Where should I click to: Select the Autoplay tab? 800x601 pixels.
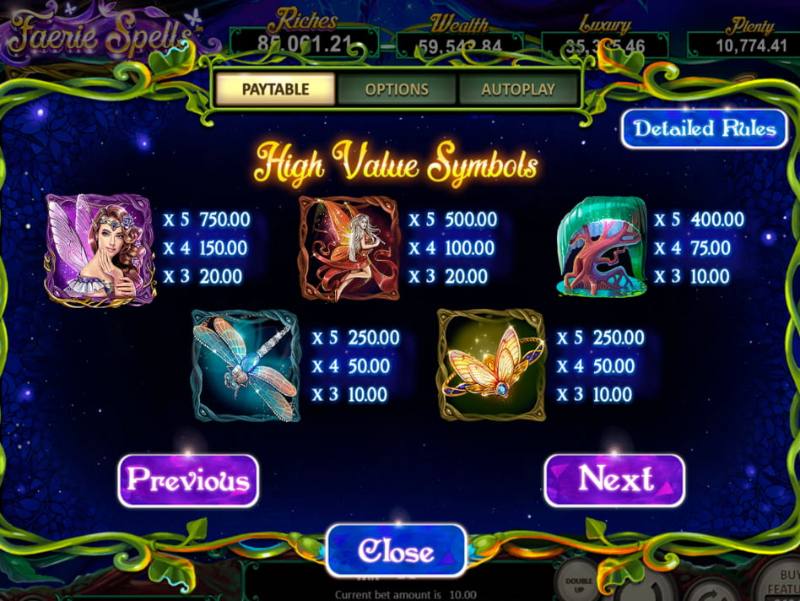point(518,89)
